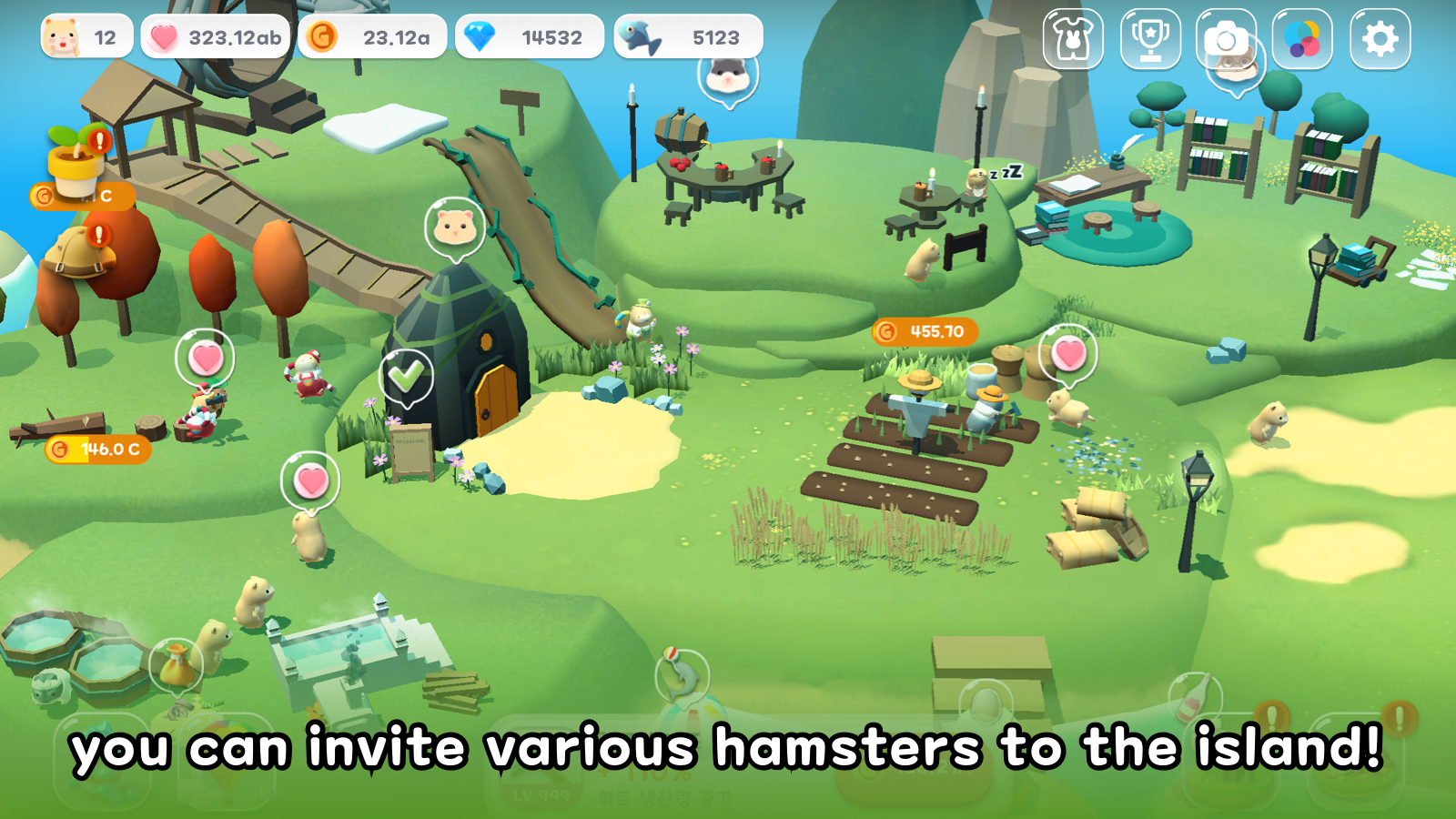This screenshot has height=819, width=1456.
Task: Enter camera photo mode
Action: tap(1227, 38)
